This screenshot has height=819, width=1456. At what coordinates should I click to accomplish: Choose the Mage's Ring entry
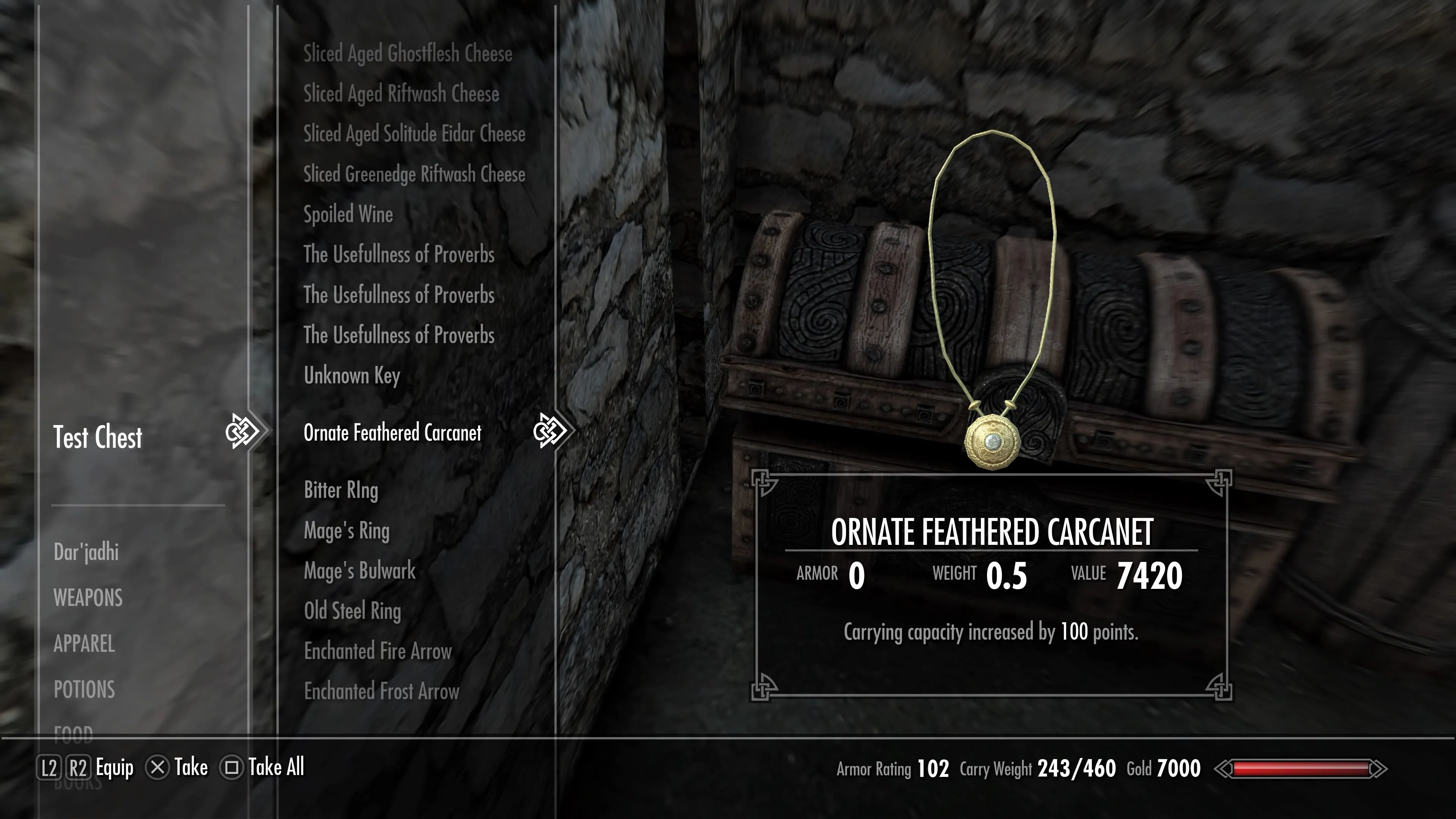point(347,531)
